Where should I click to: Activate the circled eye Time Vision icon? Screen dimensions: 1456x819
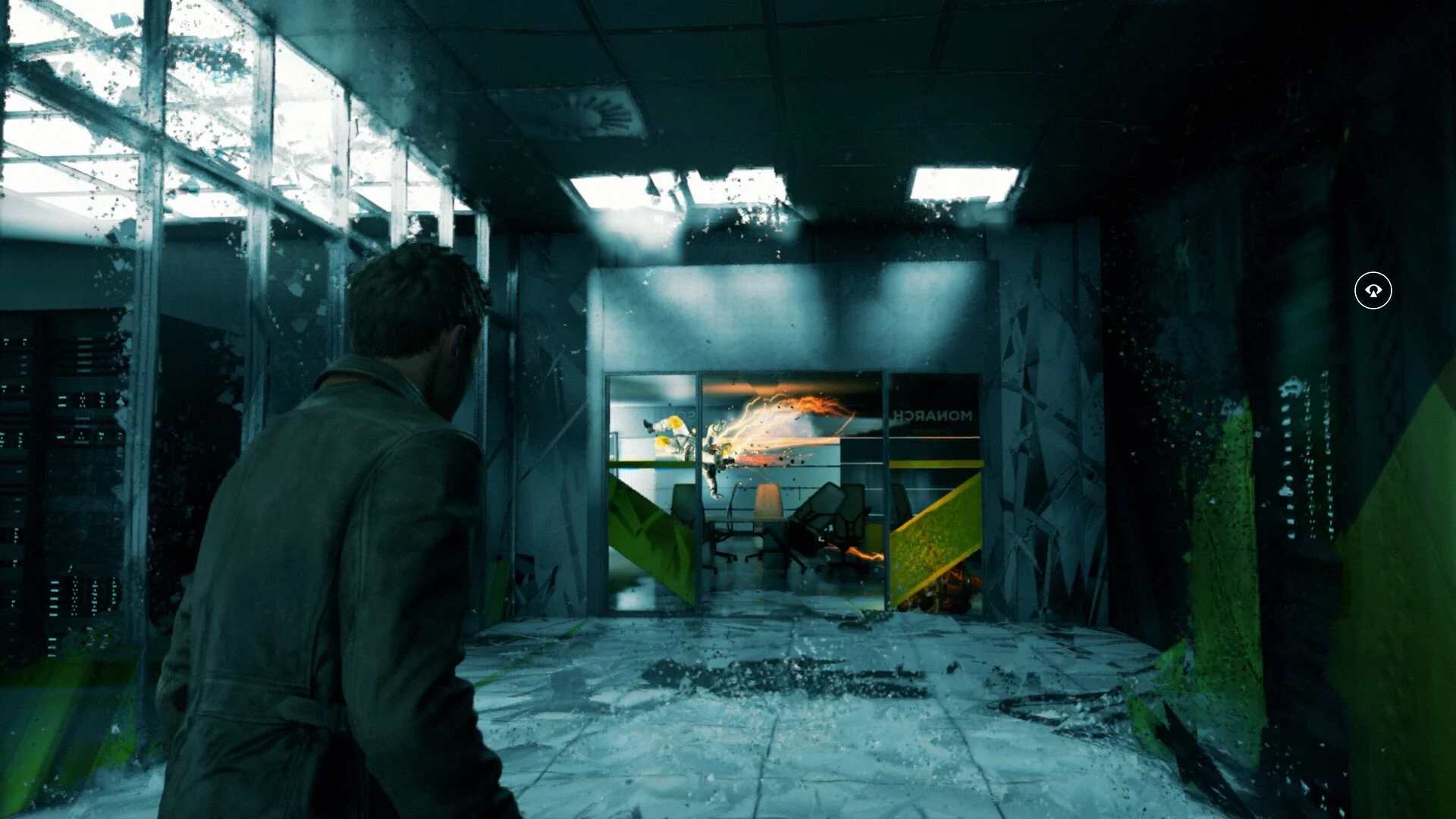[1373, 290]
